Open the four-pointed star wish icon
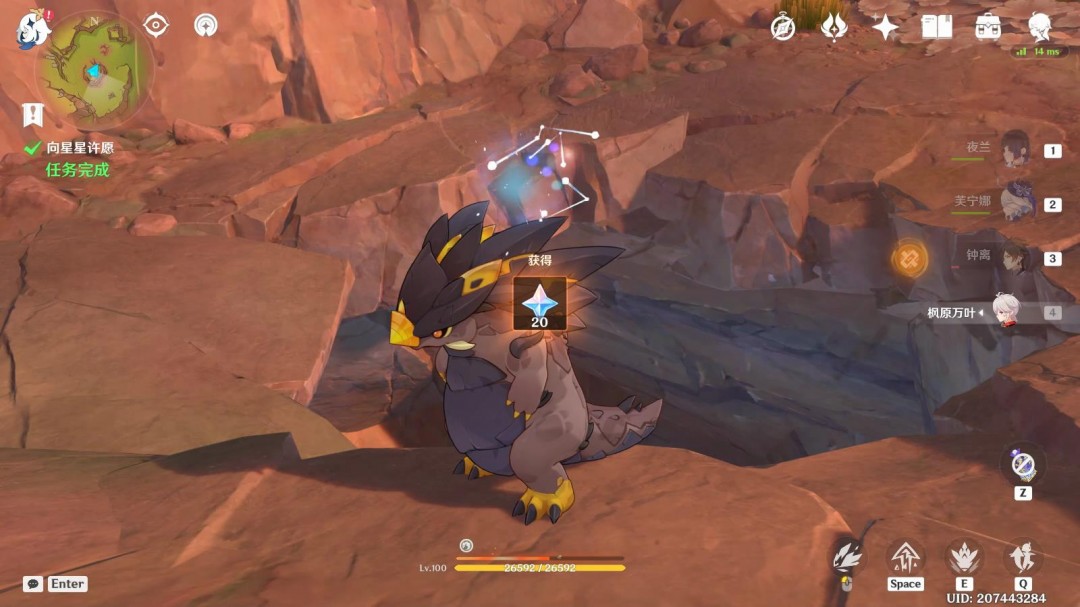The image size is (1080, 607). pyautogui.click(x=885, y=27)
